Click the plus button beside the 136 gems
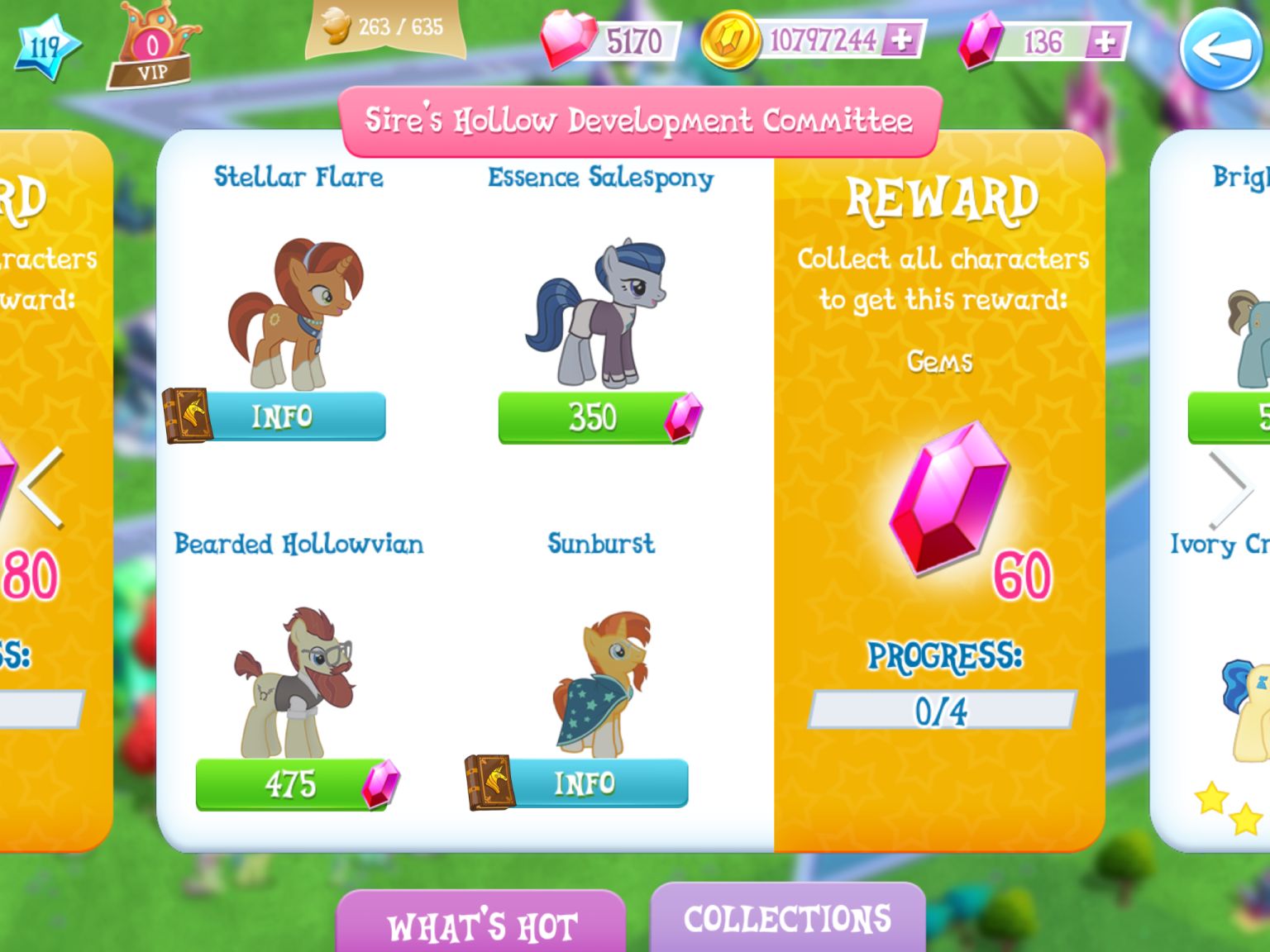This screenshot has height=952, width=1270. (1105, 39)
